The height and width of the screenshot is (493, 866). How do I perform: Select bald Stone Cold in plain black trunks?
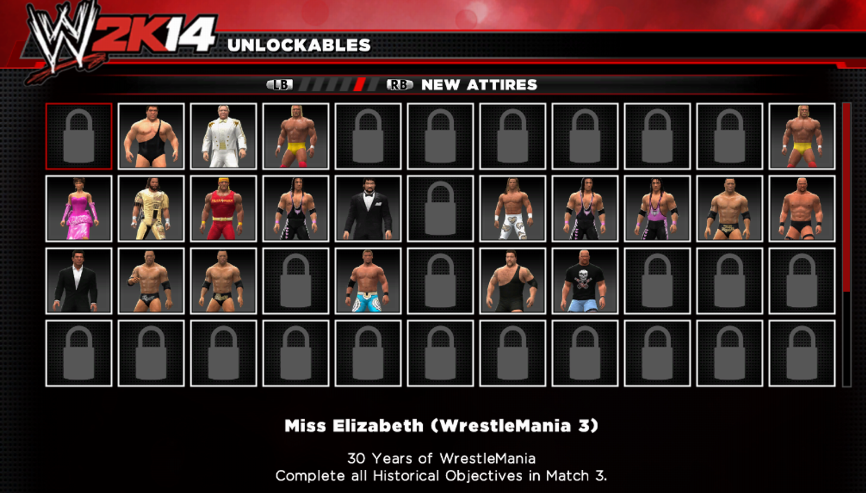pos(799,208)
